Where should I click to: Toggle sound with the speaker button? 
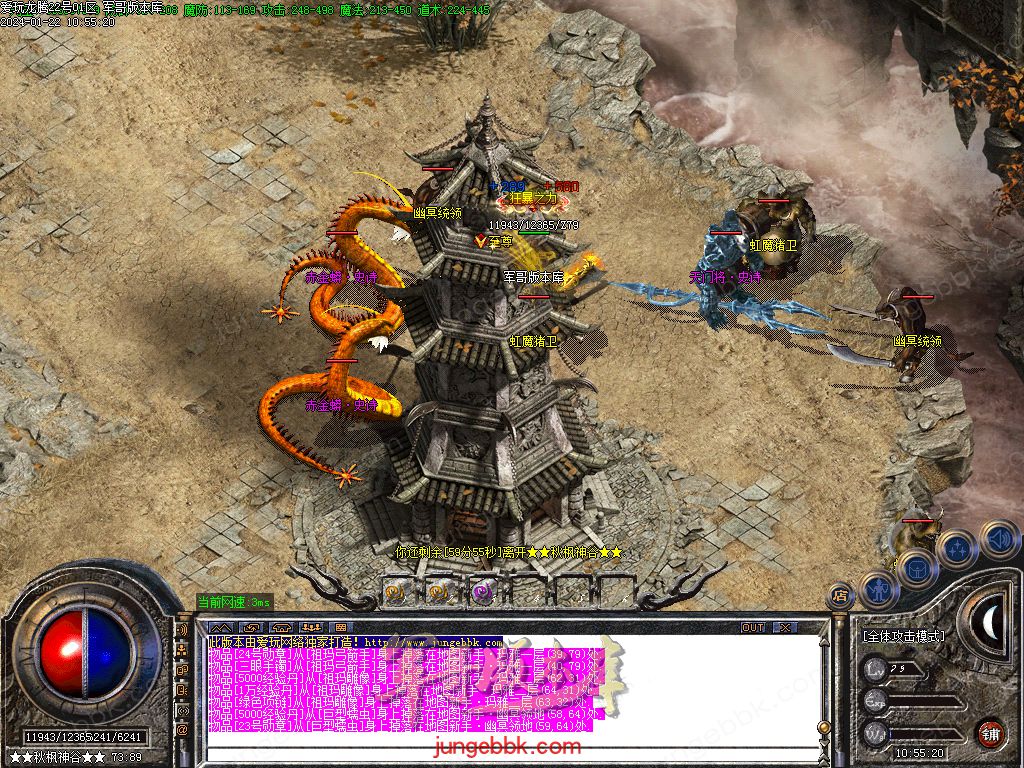[x=997, y=537]
